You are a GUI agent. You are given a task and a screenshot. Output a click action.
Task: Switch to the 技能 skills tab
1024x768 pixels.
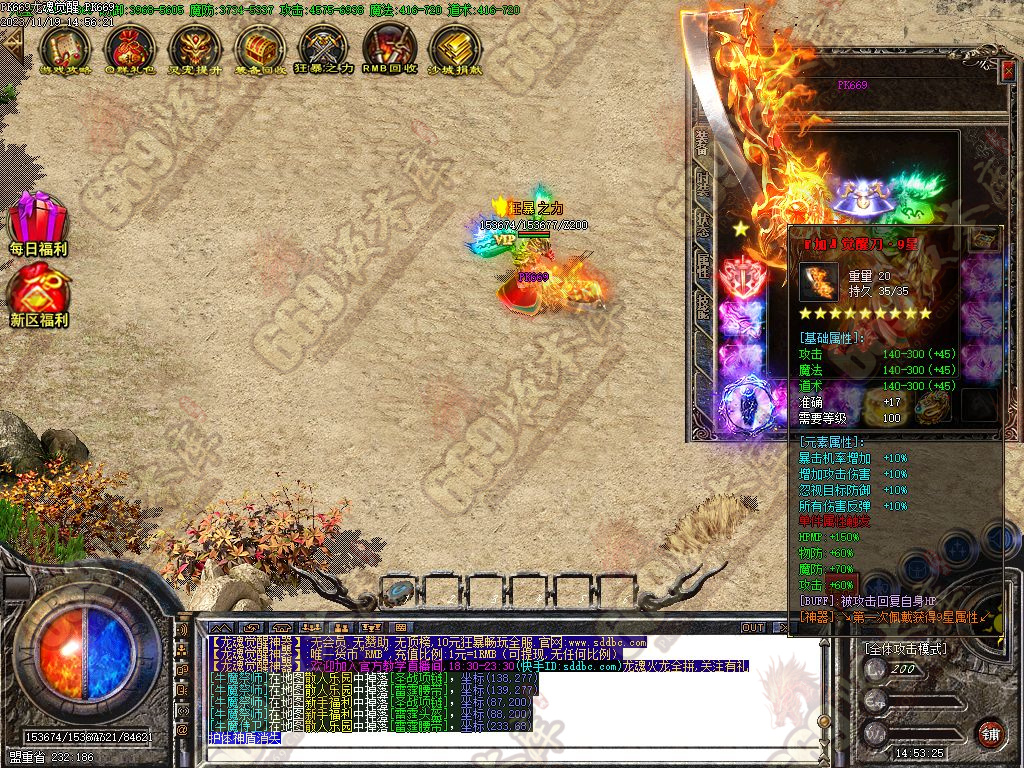pyautogui.click(x=702, y=304)
